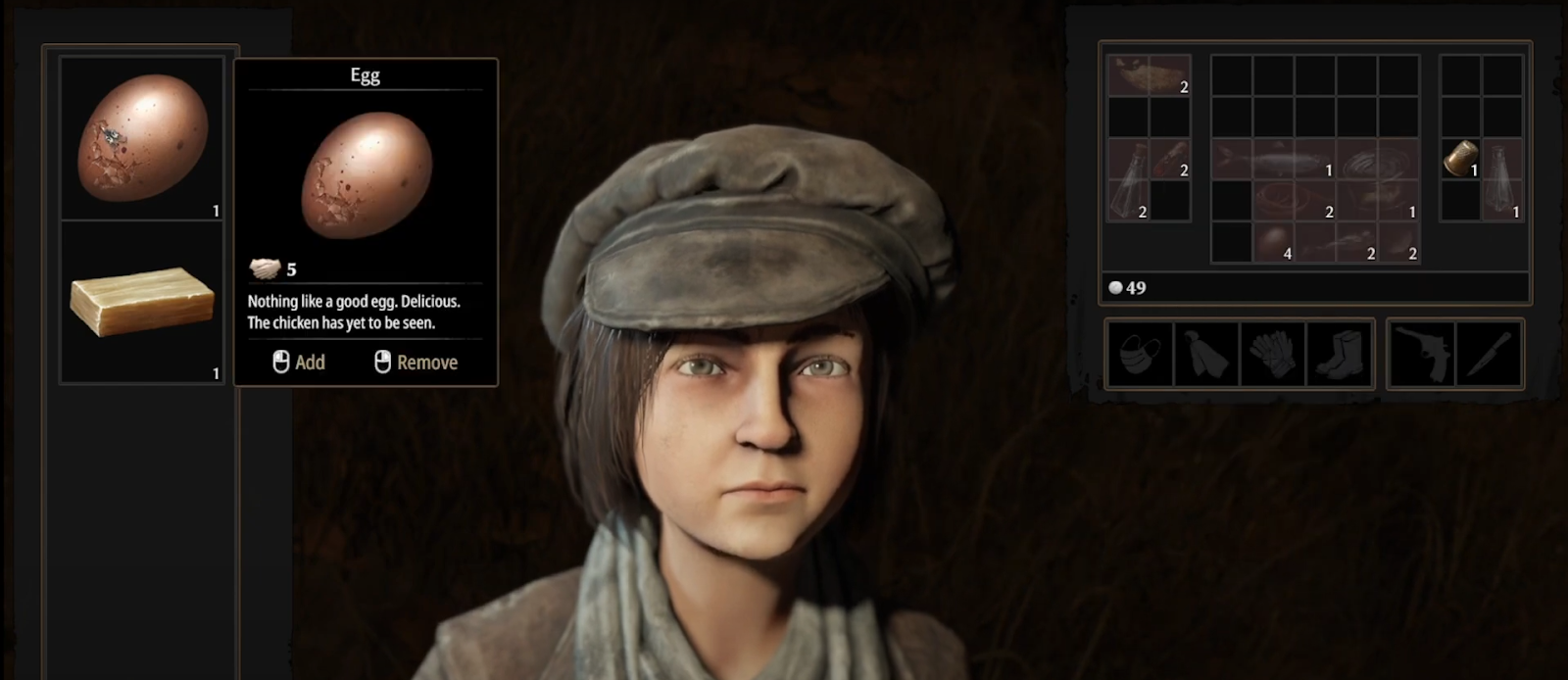This screenshot has width=1568, height=680.
Task: Pick the brass thimble from inventory
Action: pos(1460,159)
